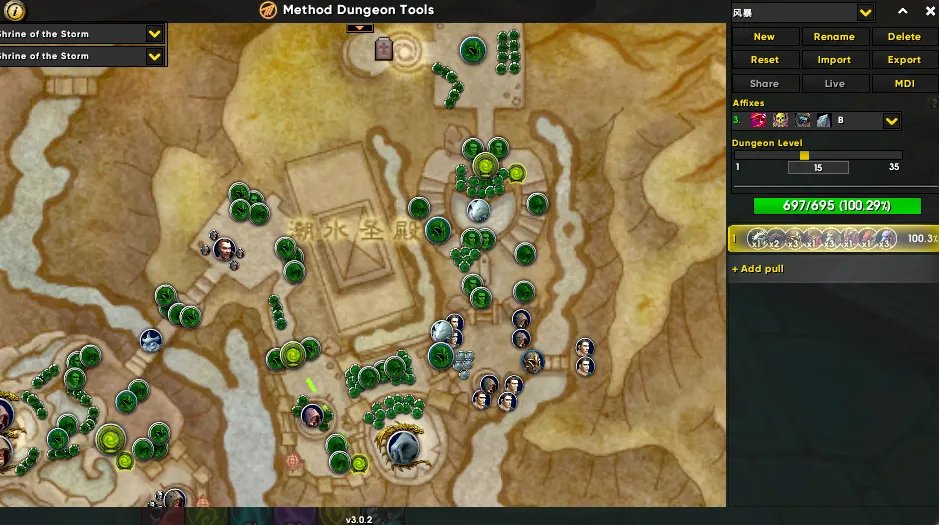The width and height of the screenshot is (939, 525).
Task: Create a new route with New
Action: 764,36
